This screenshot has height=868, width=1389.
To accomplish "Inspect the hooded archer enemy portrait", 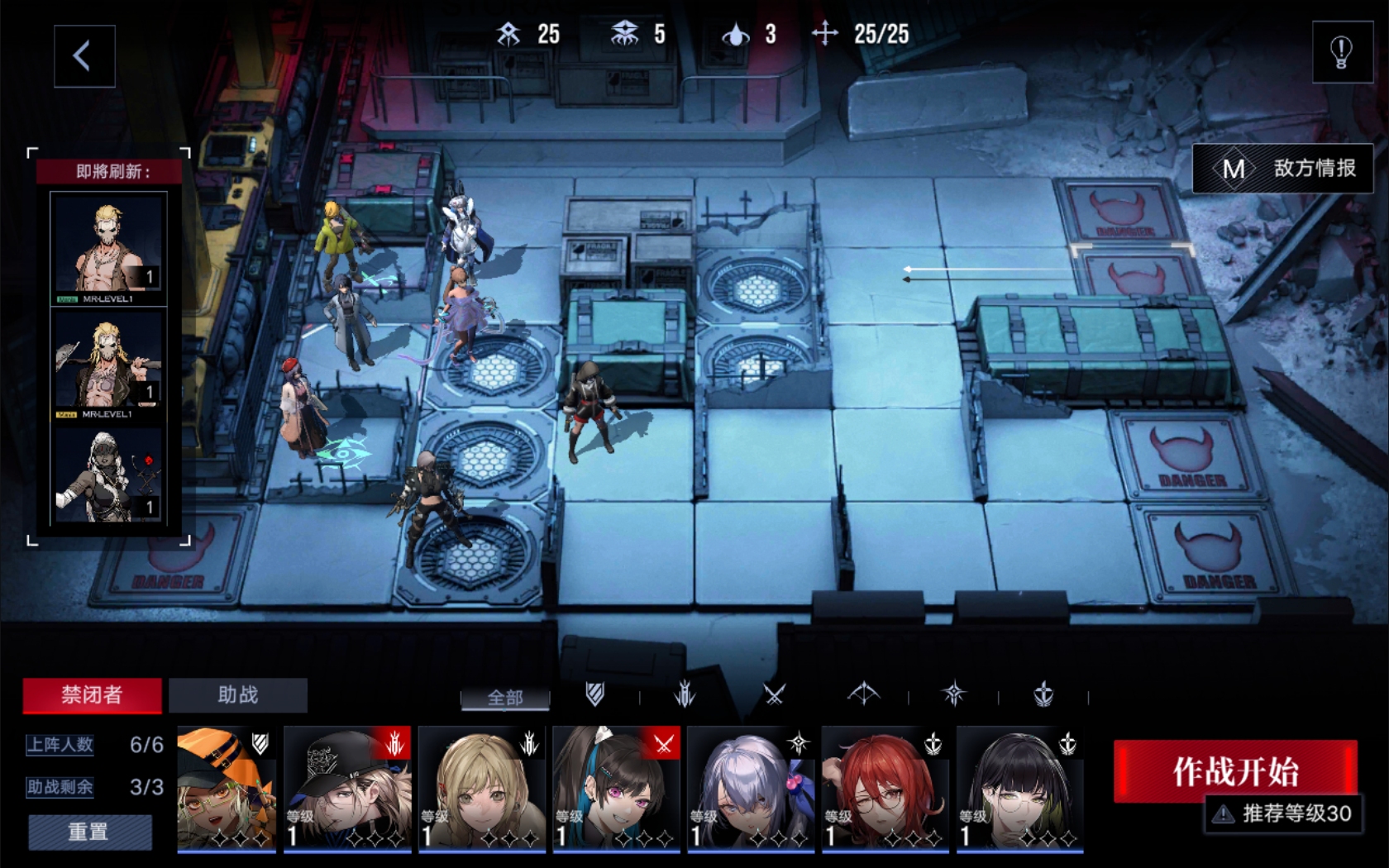I will pyautogui.click(x=108, y=475).
